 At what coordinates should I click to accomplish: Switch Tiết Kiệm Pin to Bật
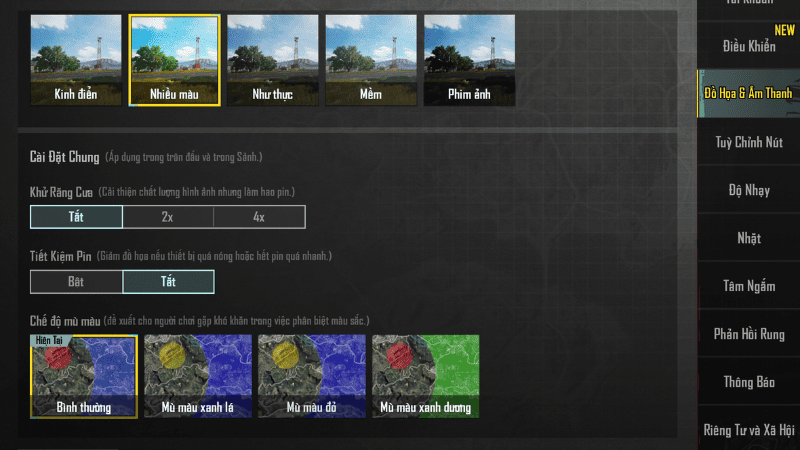[x=76, y=282]
